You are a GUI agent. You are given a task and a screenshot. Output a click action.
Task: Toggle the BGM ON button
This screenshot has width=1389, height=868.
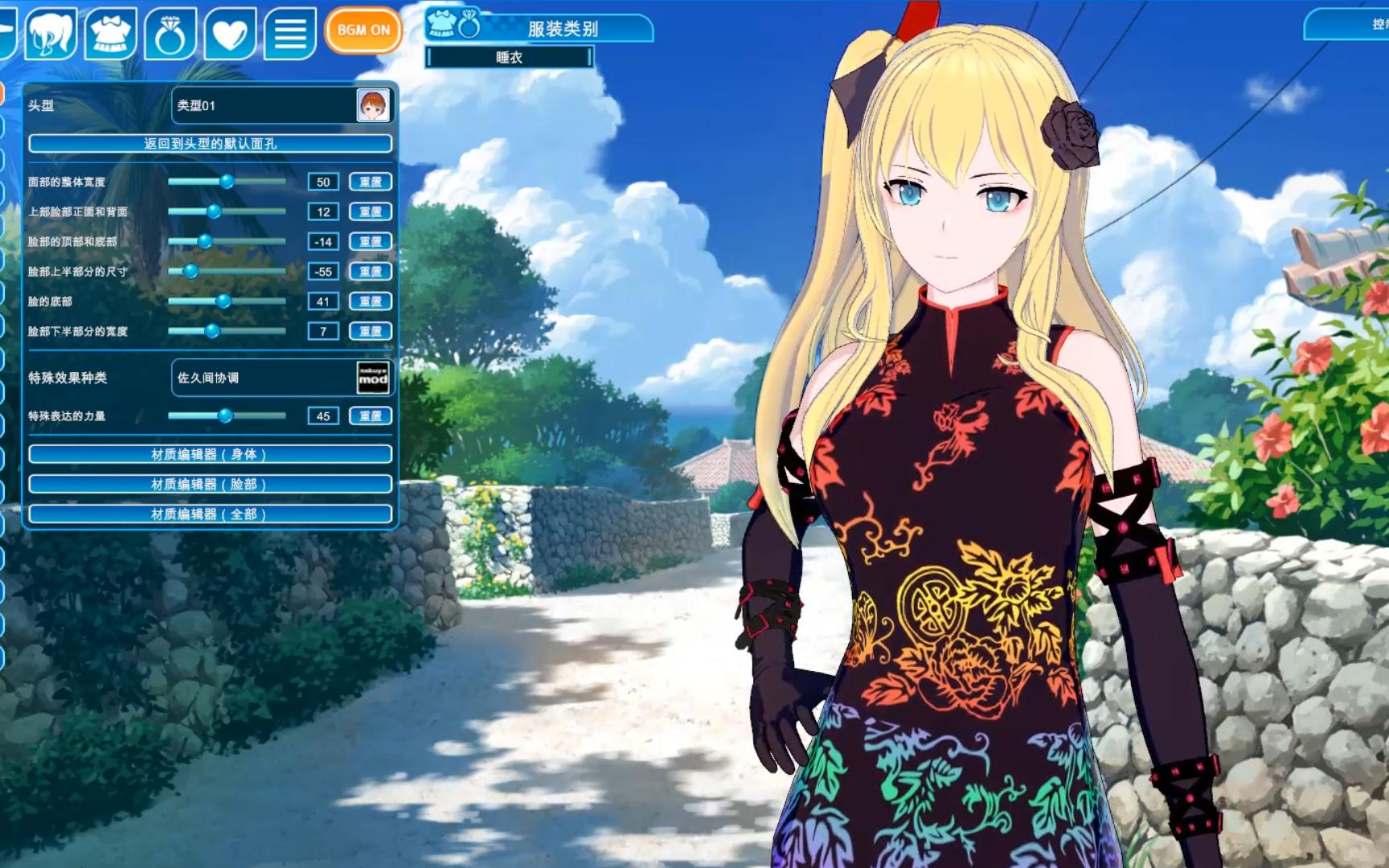(x=363, y=31)
